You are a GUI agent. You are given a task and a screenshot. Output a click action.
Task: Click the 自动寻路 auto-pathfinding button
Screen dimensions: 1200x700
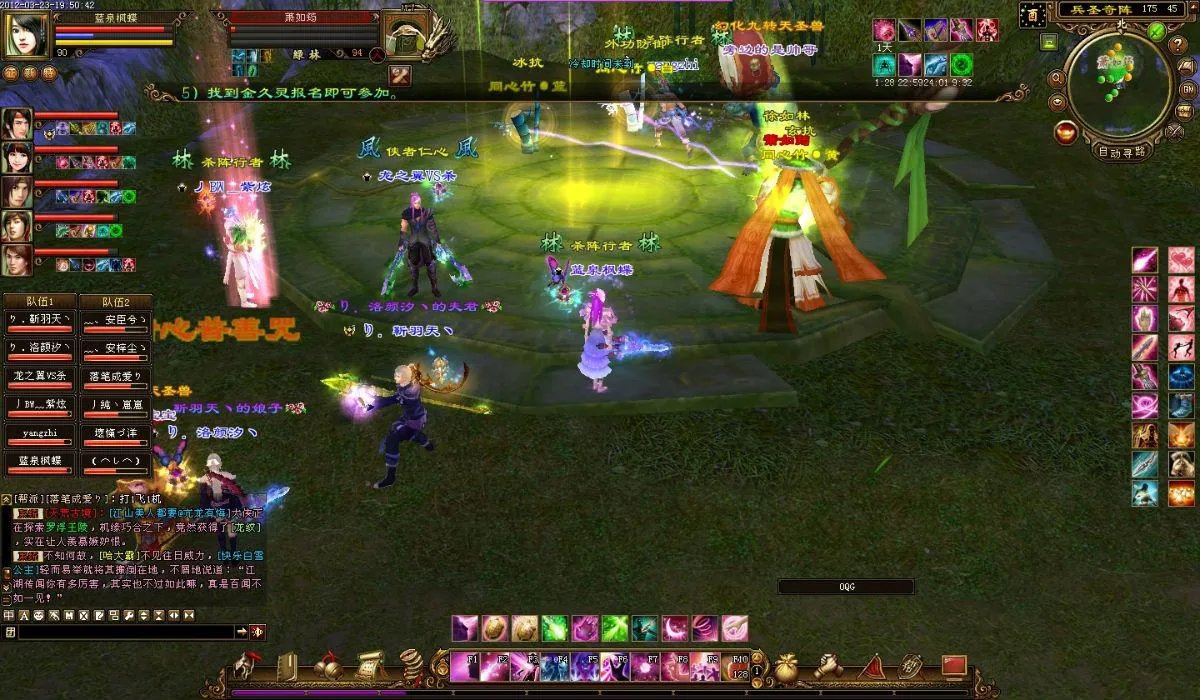pyautogui.click(x=1122, y=152)
